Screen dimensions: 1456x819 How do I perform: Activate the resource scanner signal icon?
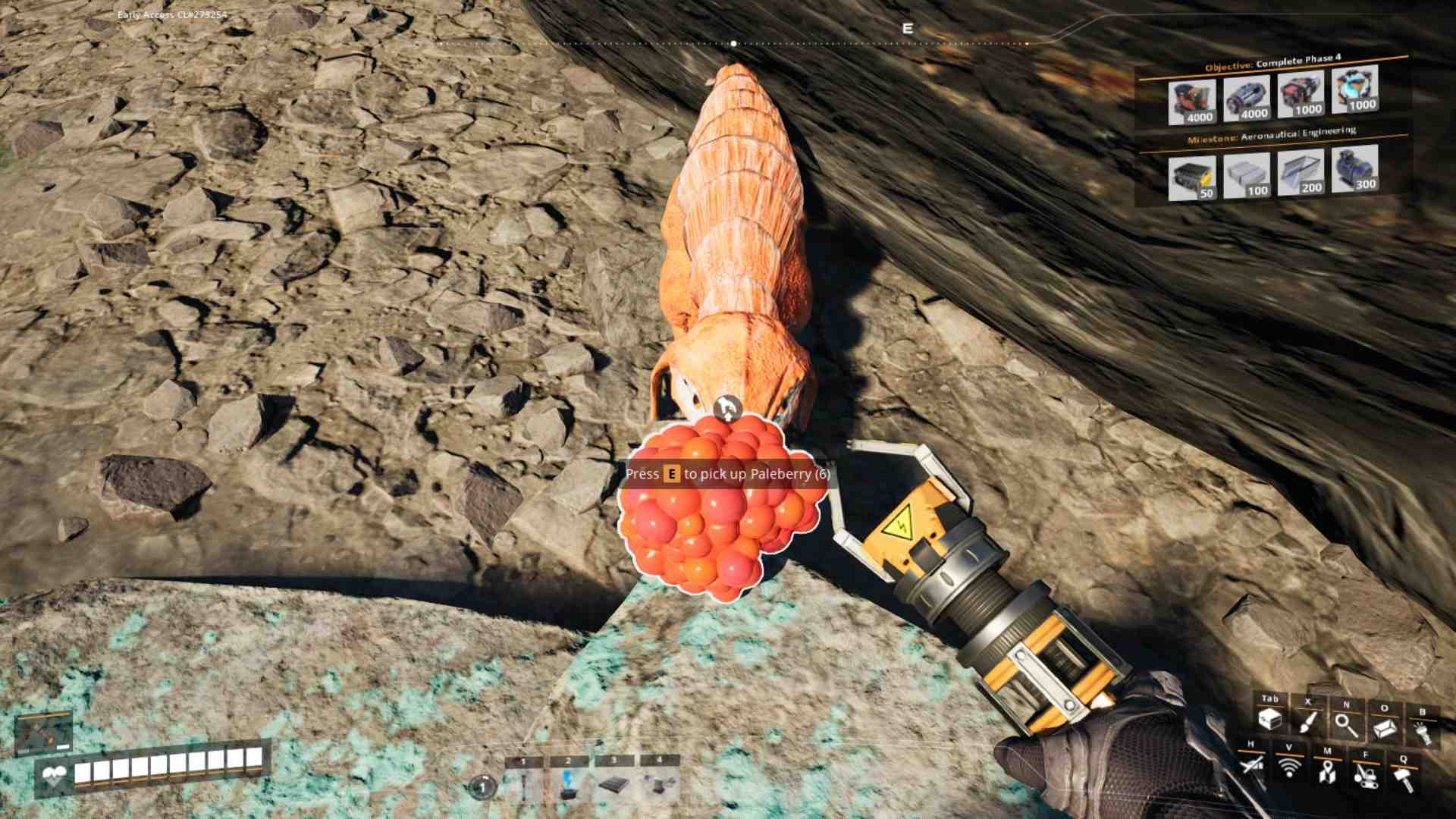click(1288, 767)
